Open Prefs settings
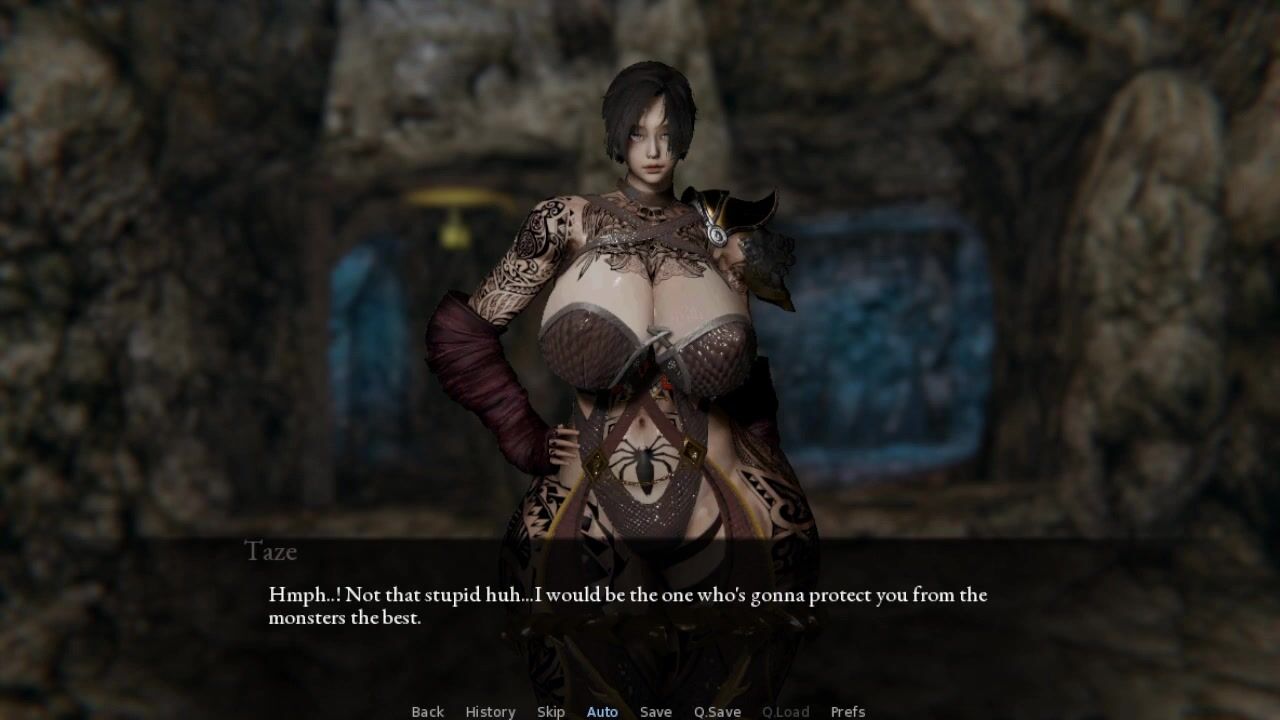 (x=848, y=711)
